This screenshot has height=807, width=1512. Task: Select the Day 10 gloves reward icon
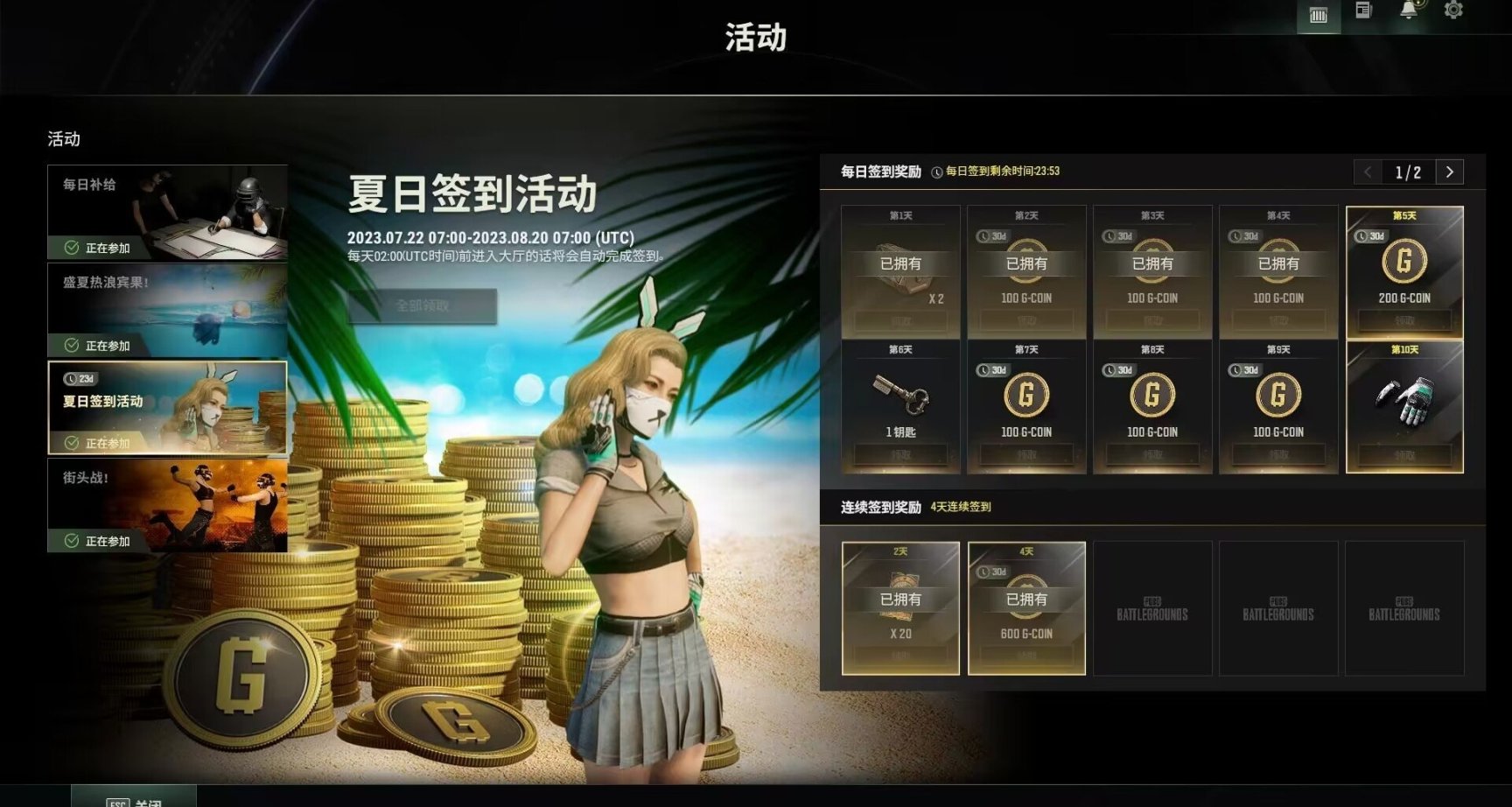click(x=1404, y=398)
